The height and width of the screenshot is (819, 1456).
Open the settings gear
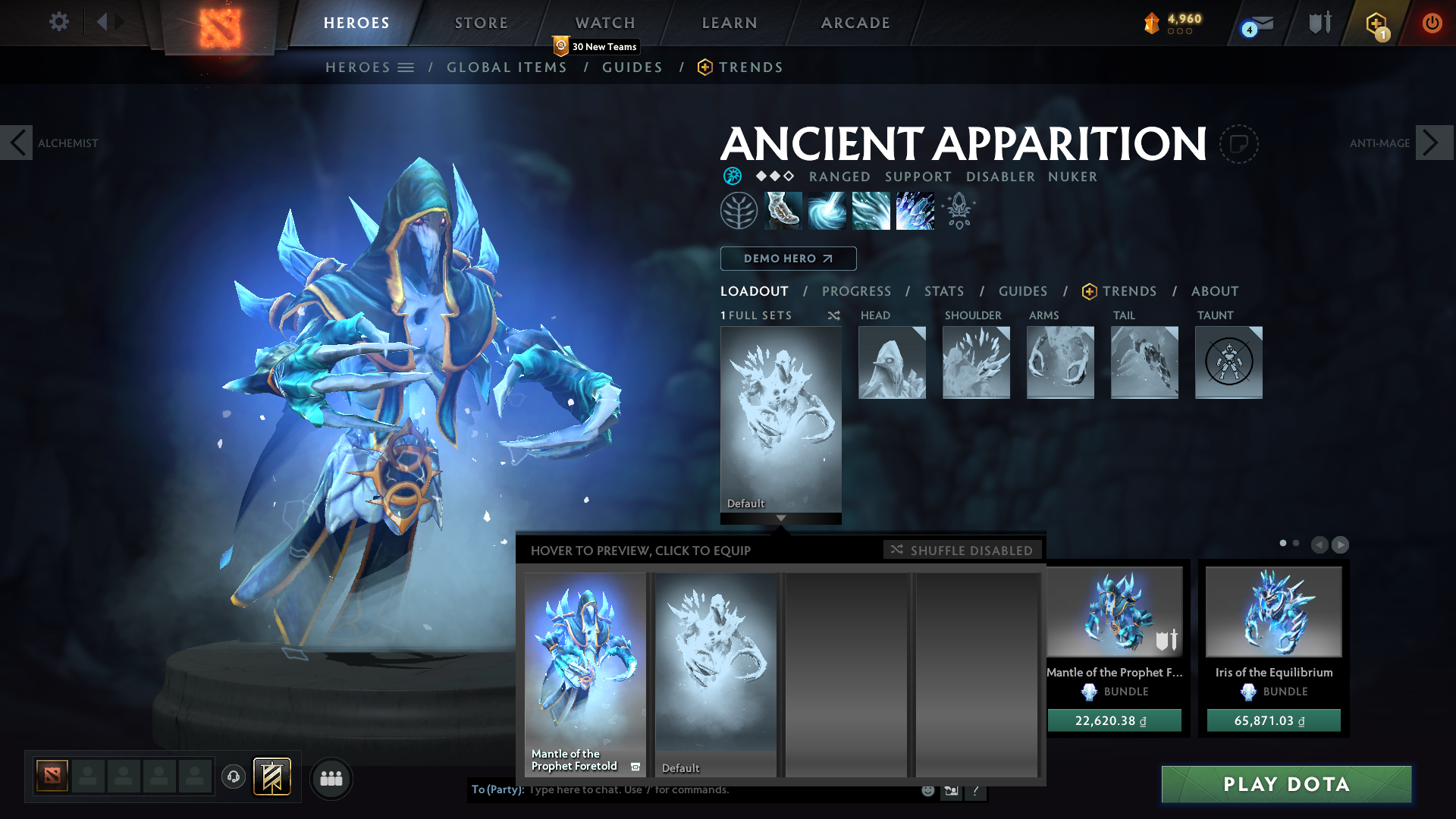pos(58,22)
